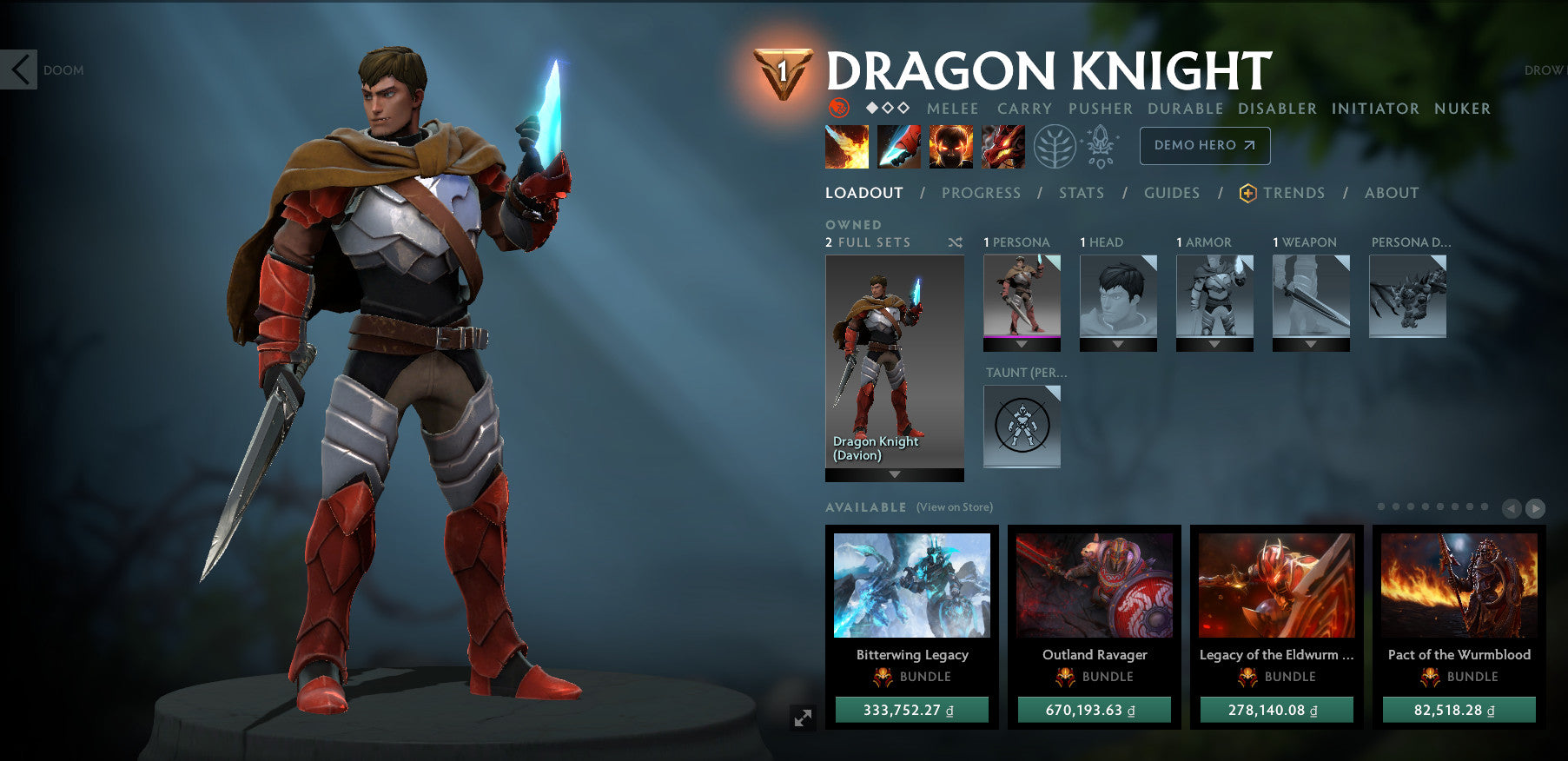Switch to the Stats tab
This screenshot has width=1568, height=761.
coord(1082,193)
